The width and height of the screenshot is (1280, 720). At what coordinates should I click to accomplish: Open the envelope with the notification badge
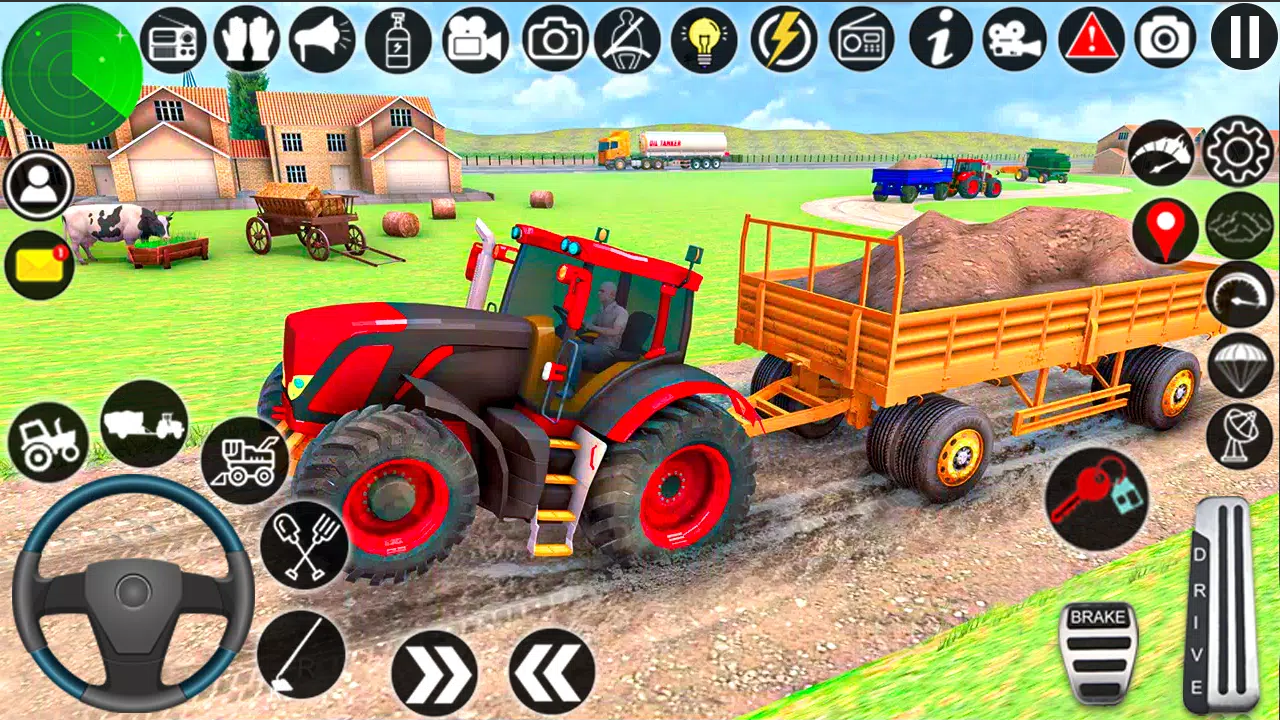click(x=38, y=265)
